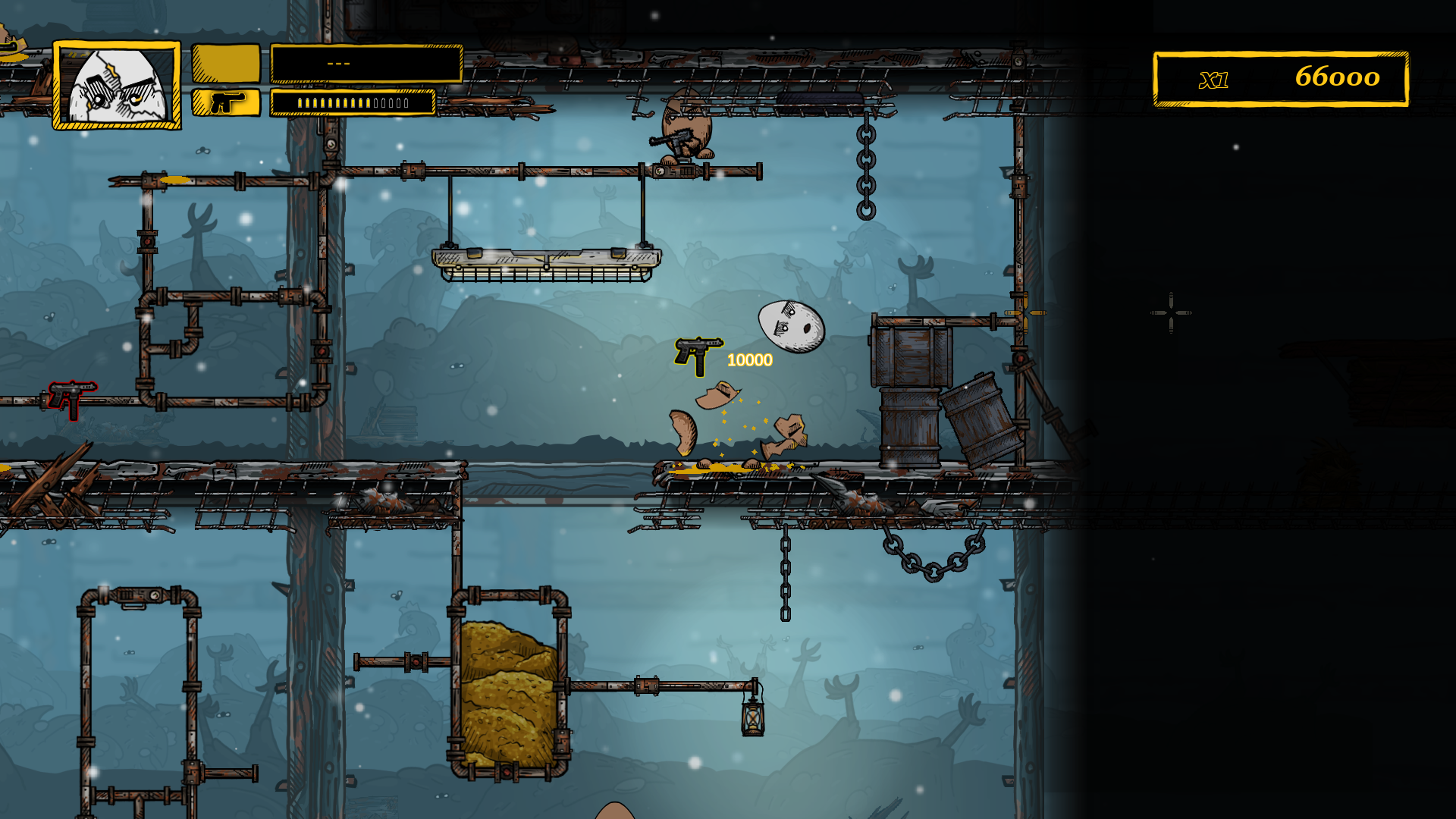Click the cracked egg character portrait

[117, 85]
